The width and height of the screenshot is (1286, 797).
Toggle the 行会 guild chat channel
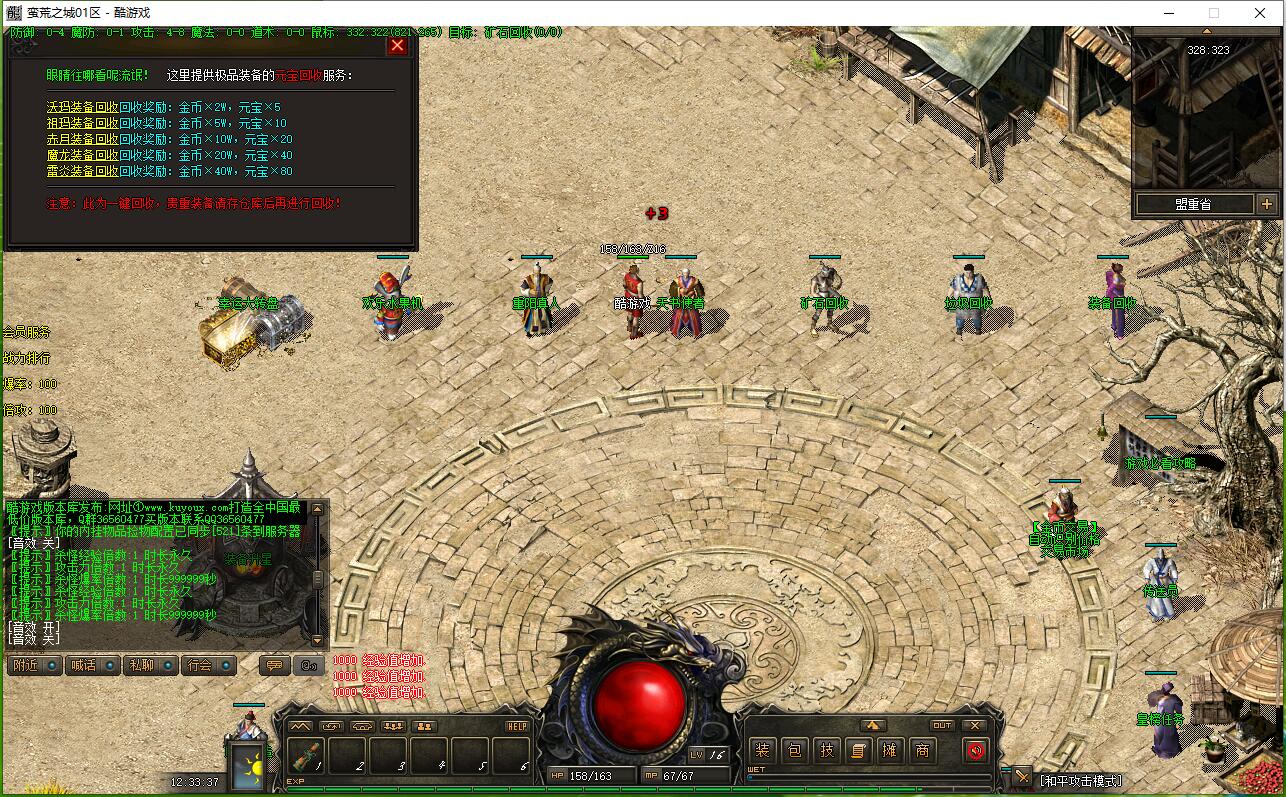point(208,665)
